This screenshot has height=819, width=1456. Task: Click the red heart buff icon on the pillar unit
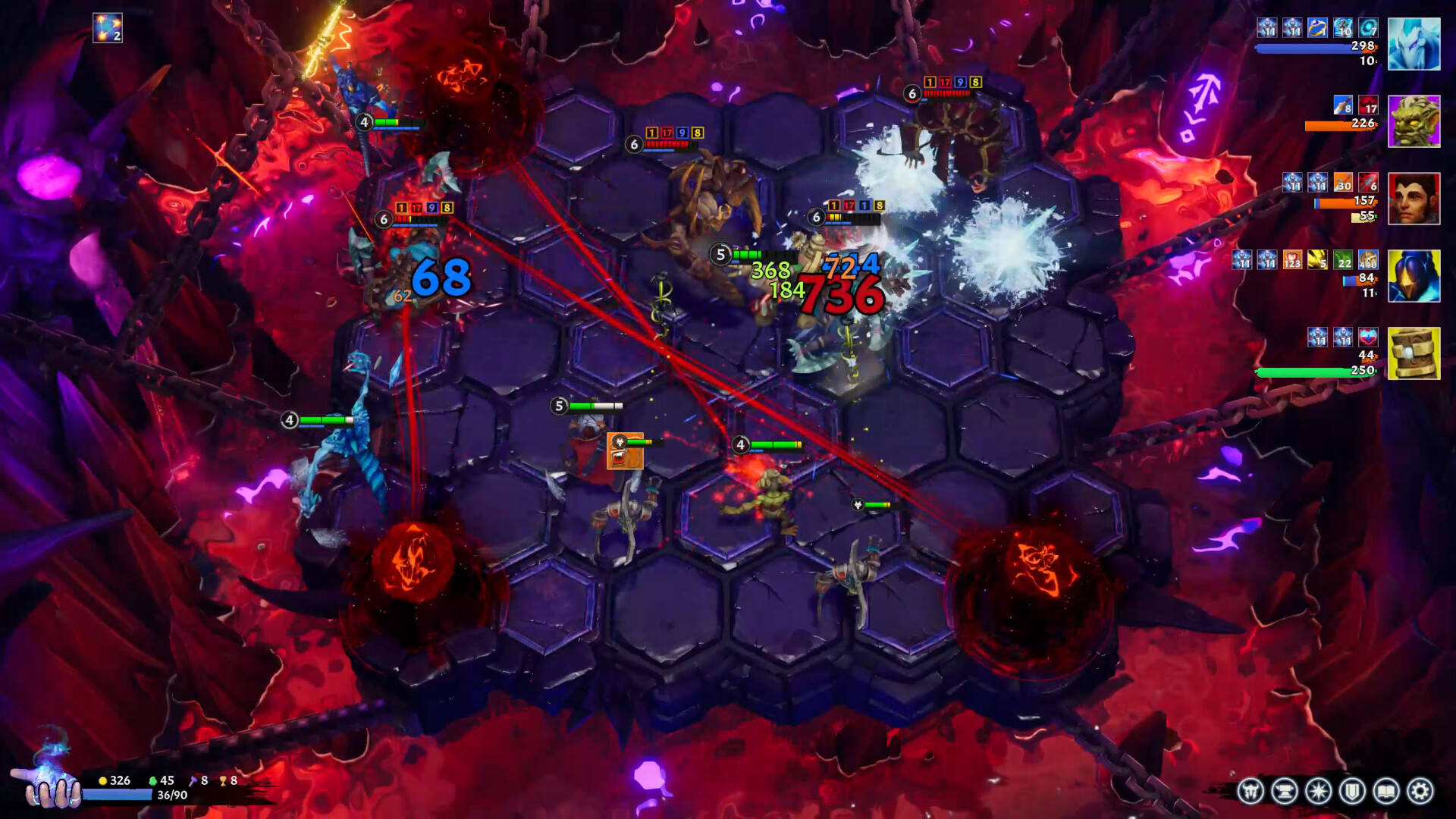[x=1368, y=336]
